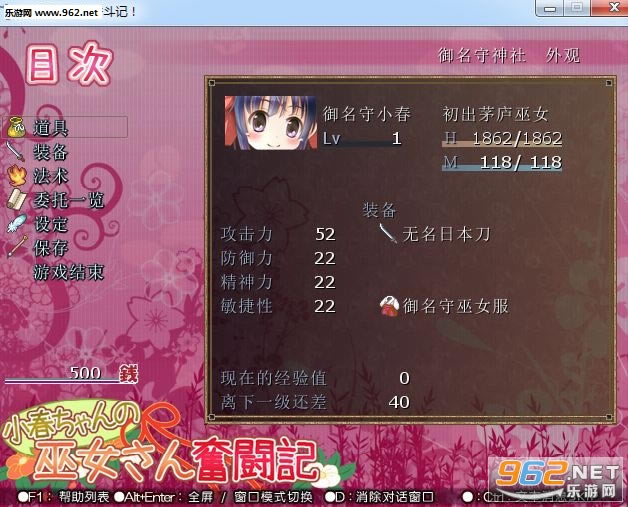Viewport: 628px width, 507px height.
Task: Select the 御名守小春 character portrait
Action: pos(269,124)
